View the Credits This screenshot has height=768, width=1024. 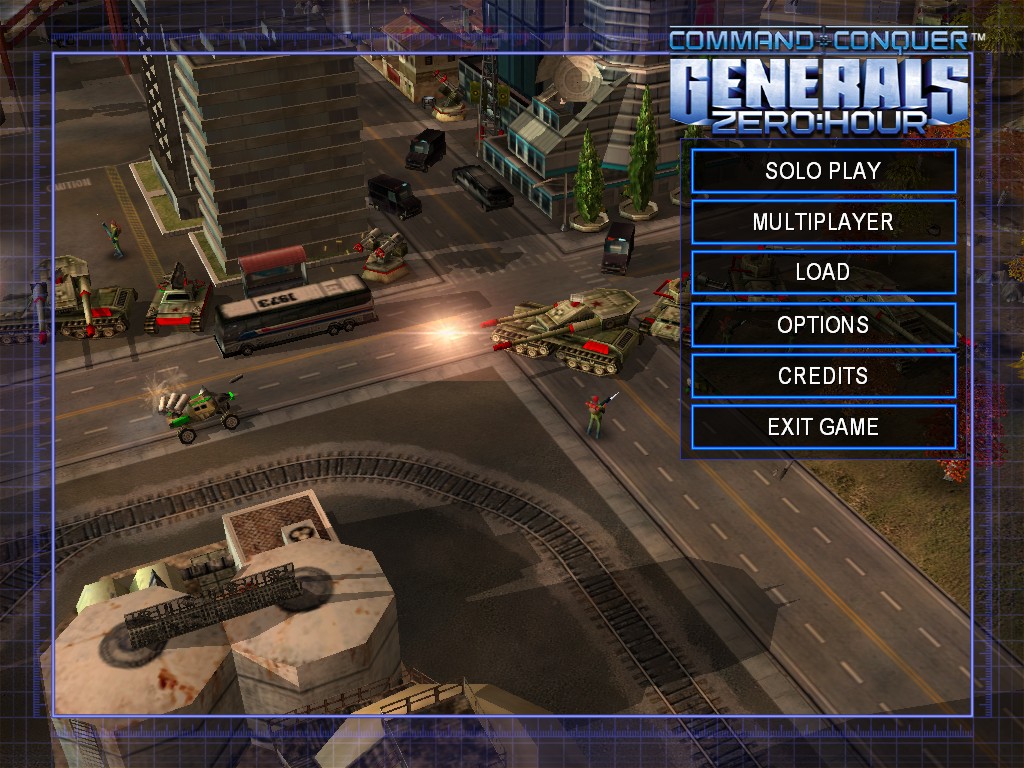823,376
